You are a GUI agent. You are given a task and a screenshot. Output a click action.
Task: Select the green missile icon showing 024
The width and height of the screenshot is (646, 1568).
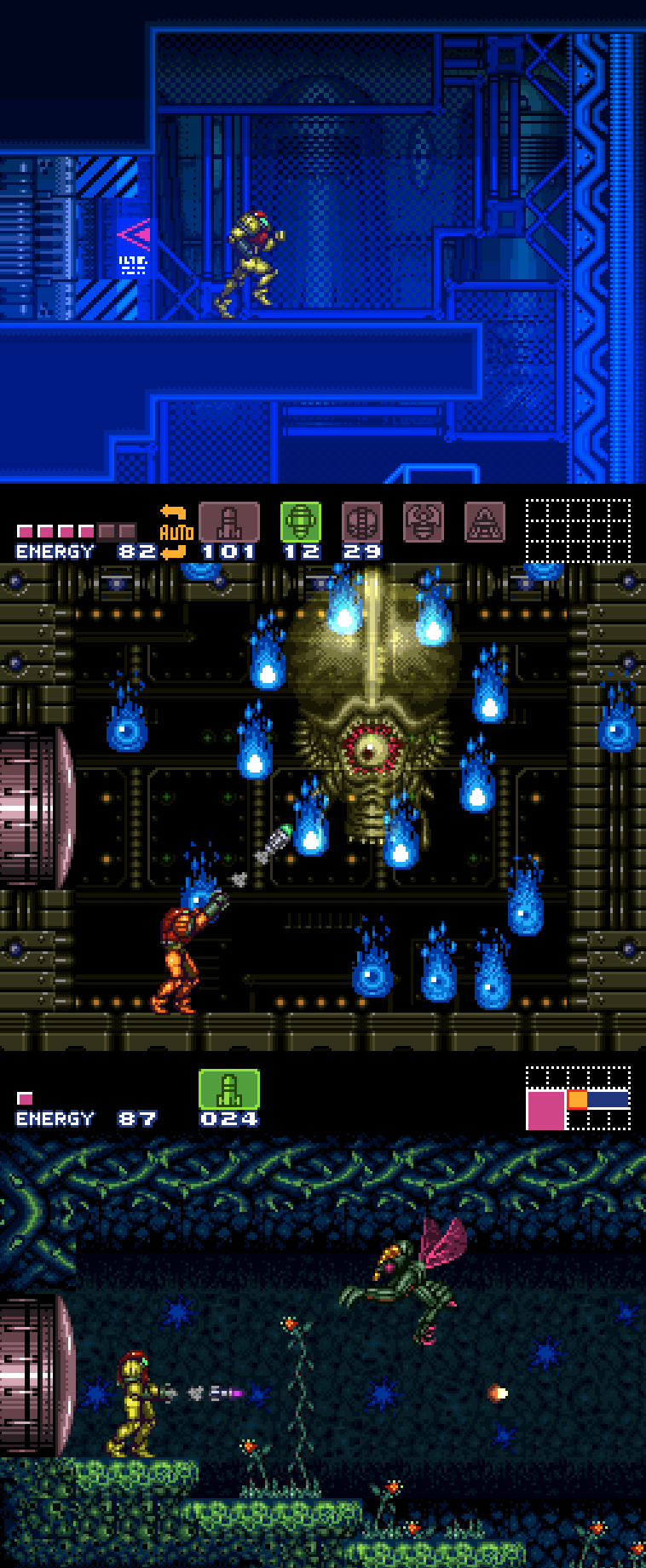click(x=228, y=1089)
